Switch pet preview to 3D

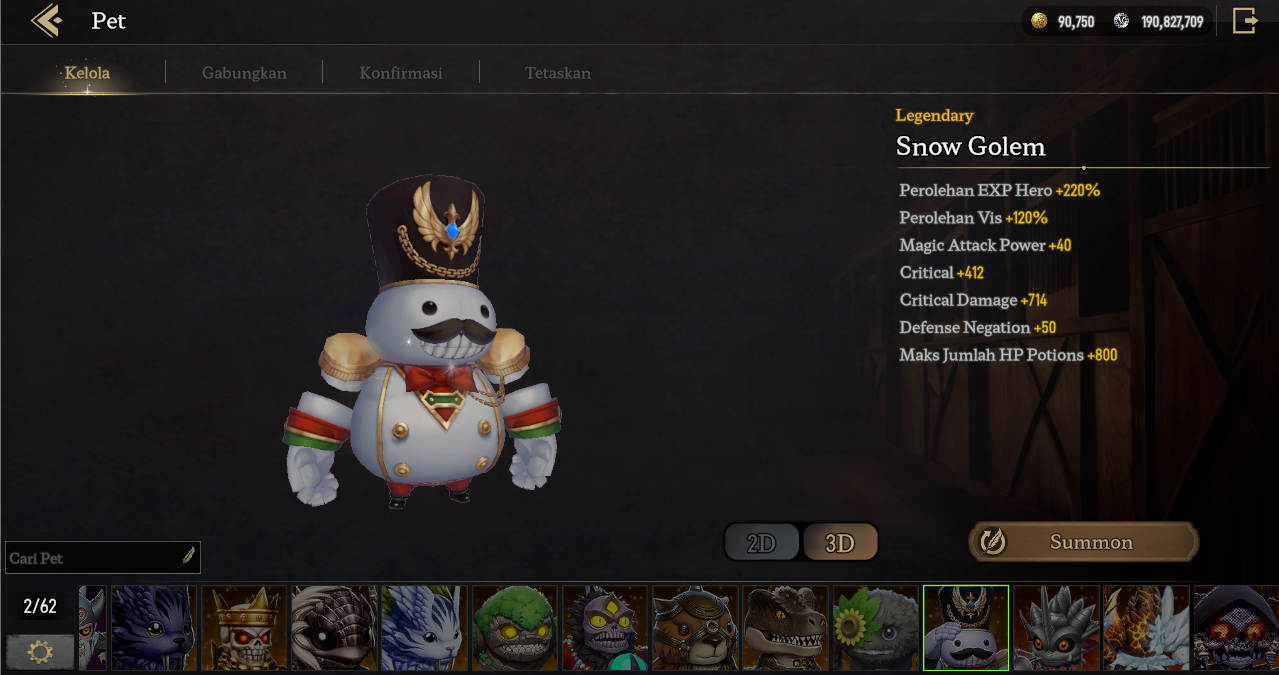[840, 543]
